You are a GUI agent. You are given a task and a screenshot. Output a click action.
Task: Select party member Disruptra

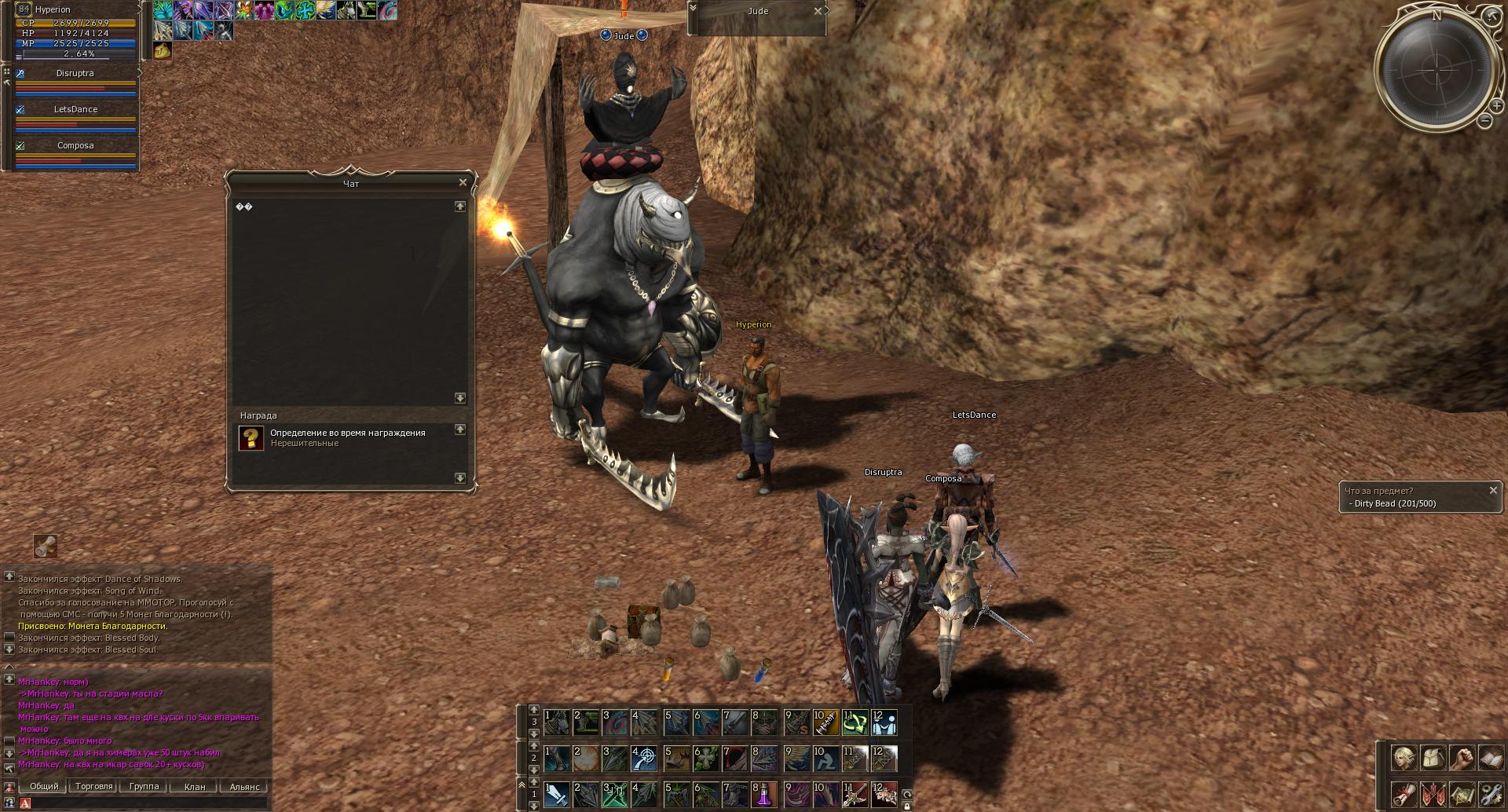(75, 73)
